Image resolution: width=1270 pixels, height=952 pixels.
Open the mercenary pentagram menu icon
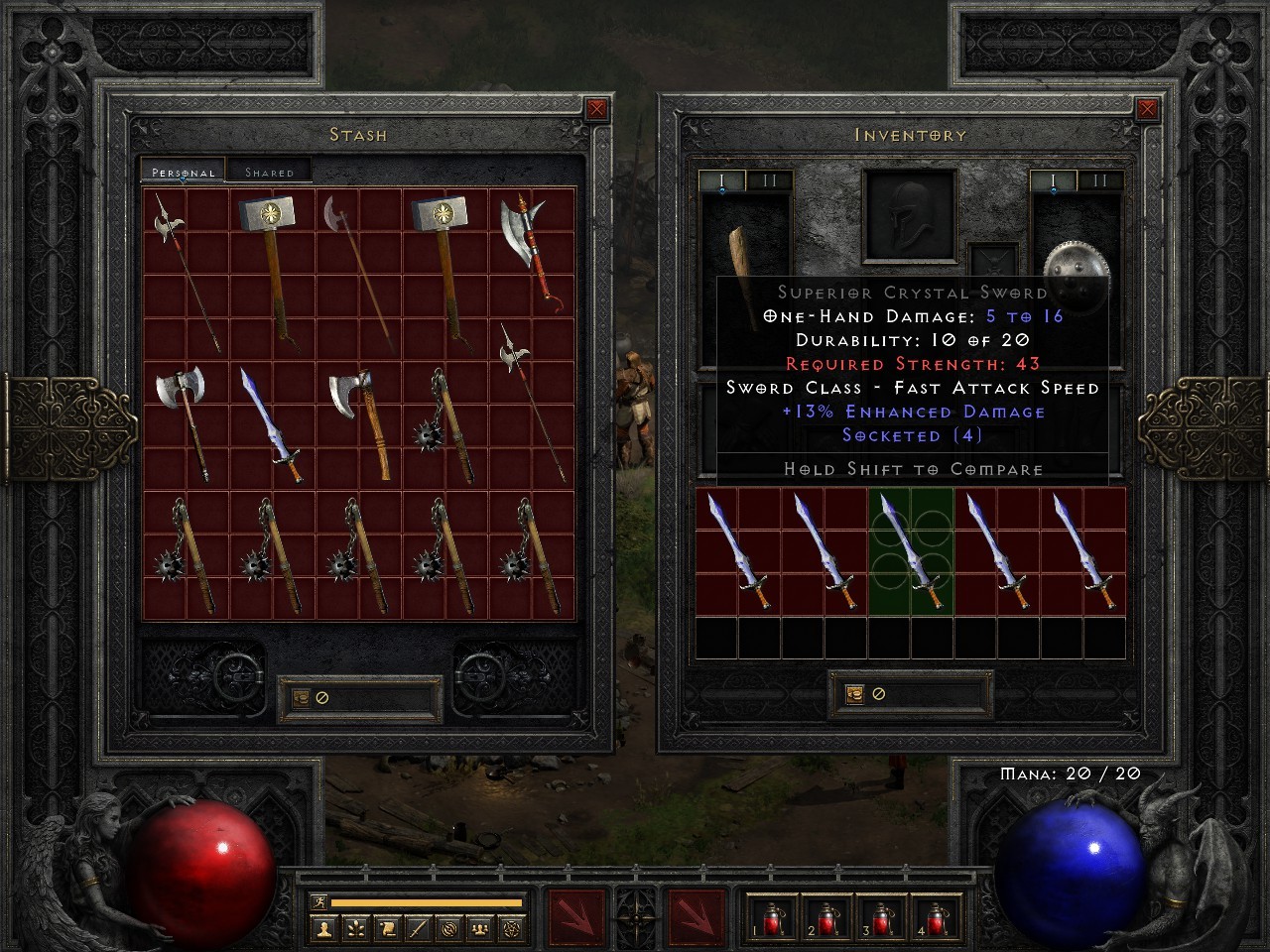[x=511, y=930]
